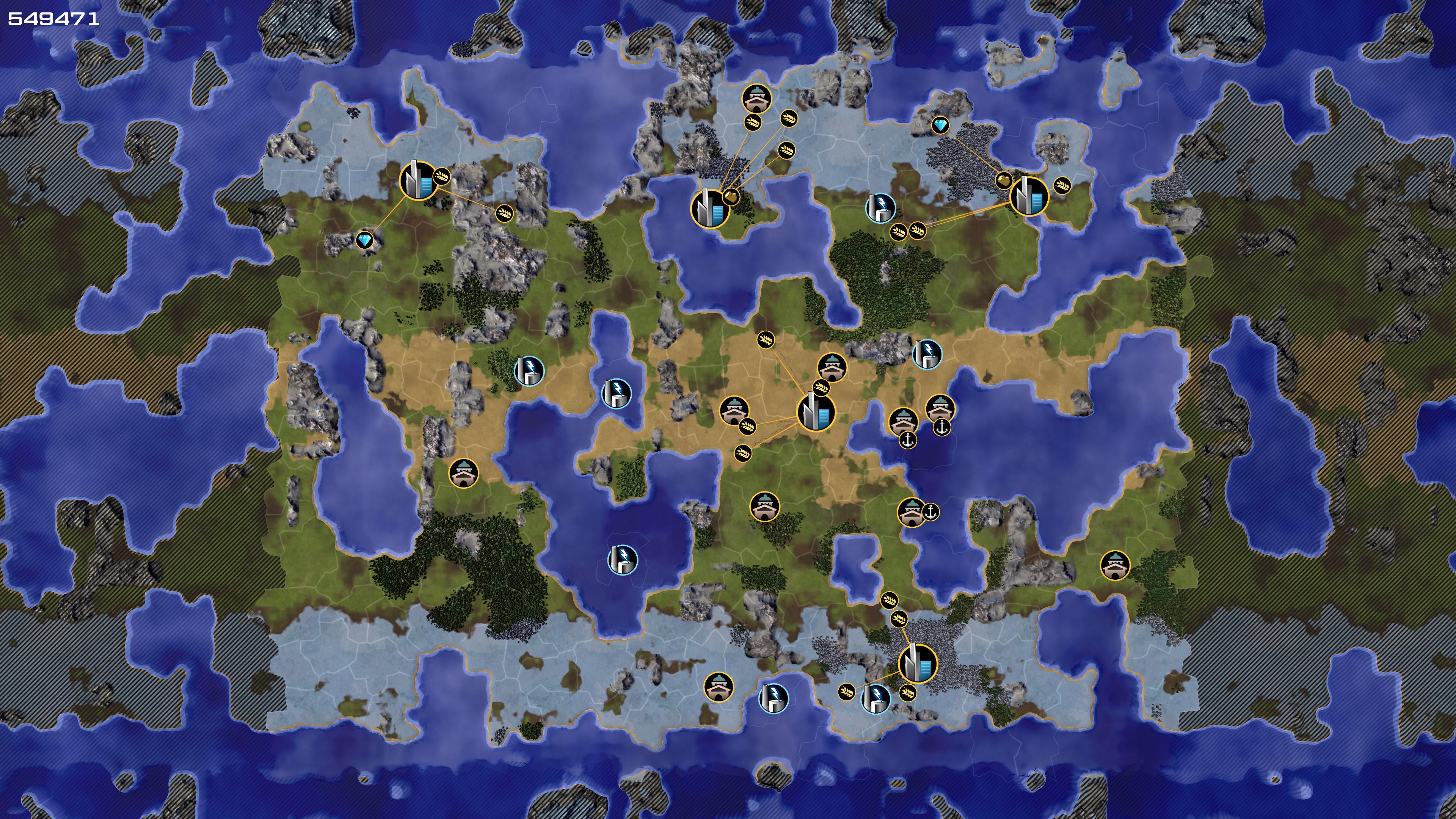Select the outpost with an anchor on its right

coord(911,512)
